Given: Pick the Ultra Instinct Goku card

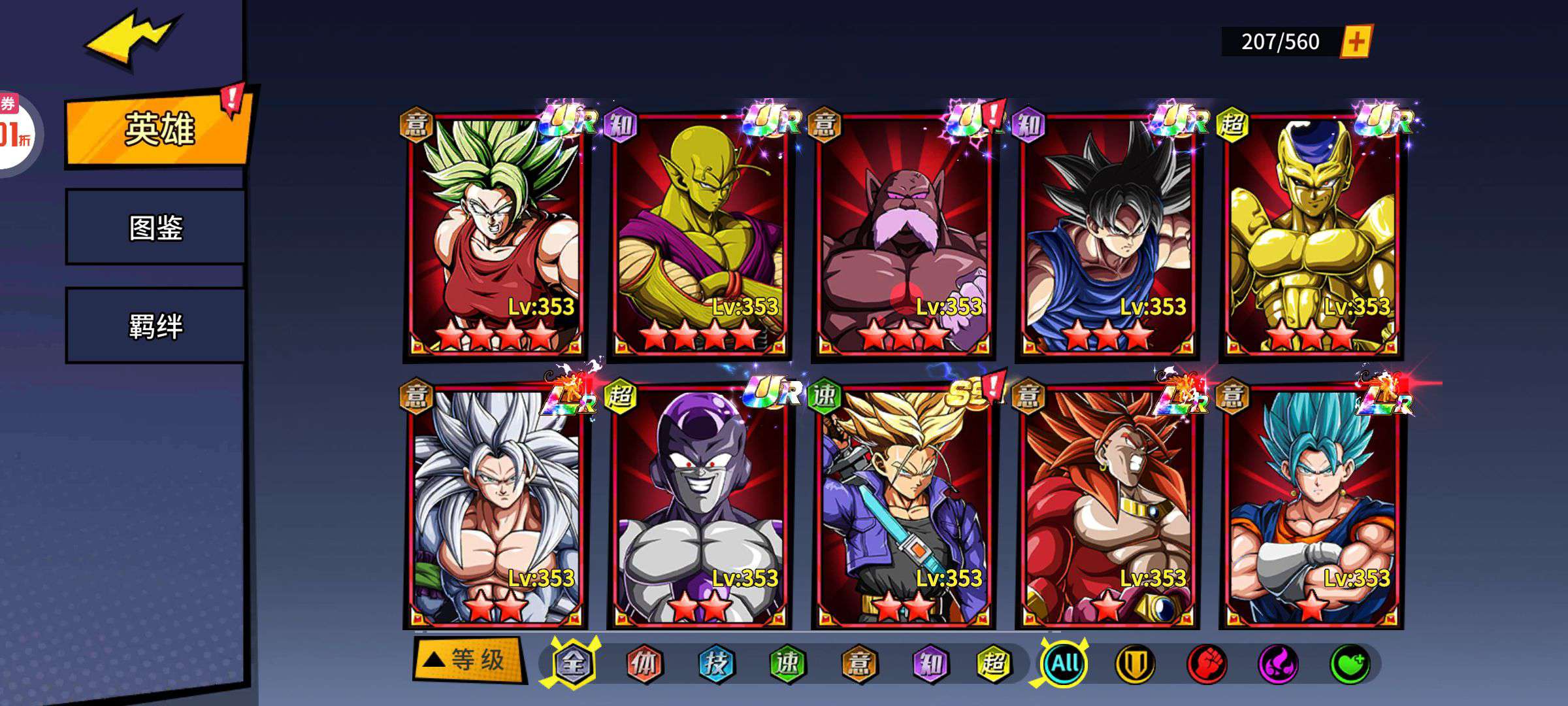Looking at the screenshot, I should (x=1107, y=235).
